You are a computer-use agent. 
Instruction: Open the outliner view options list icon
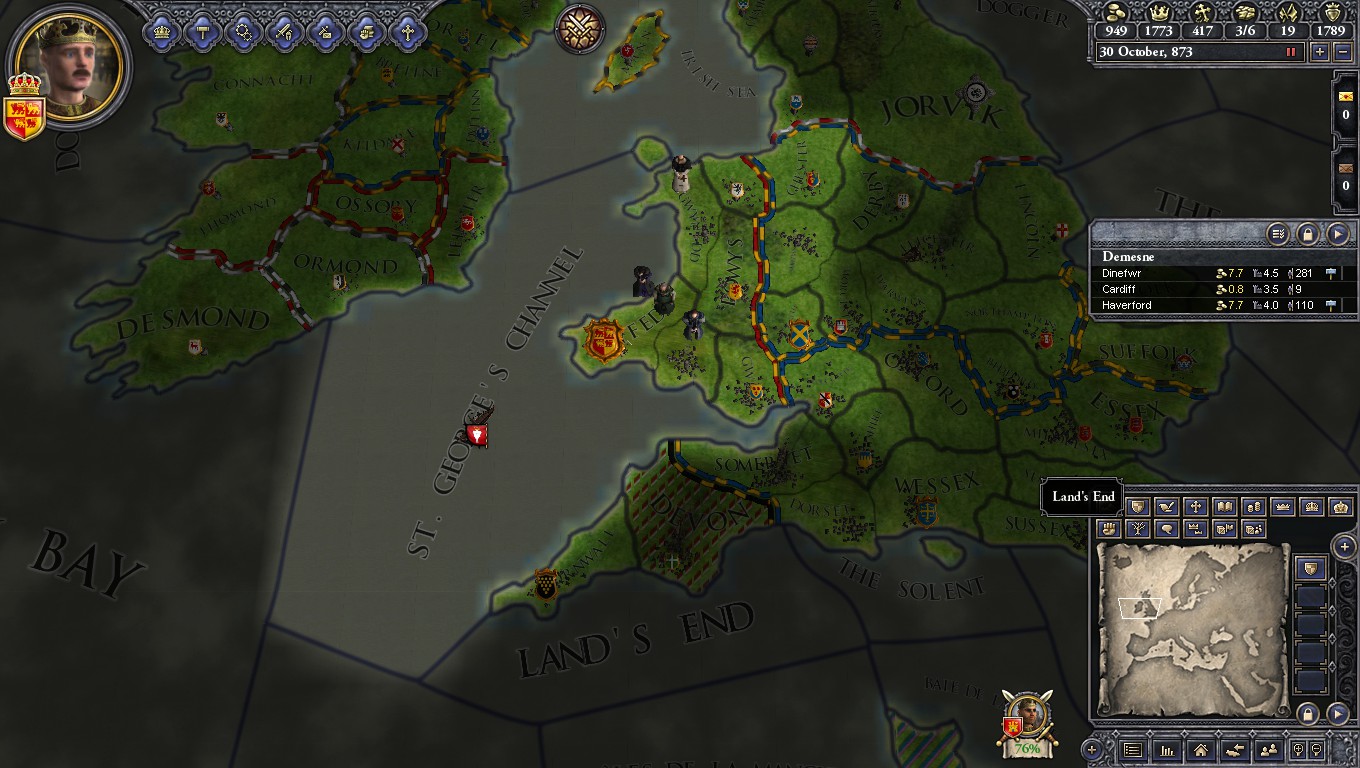click(x=1278, y=234)
